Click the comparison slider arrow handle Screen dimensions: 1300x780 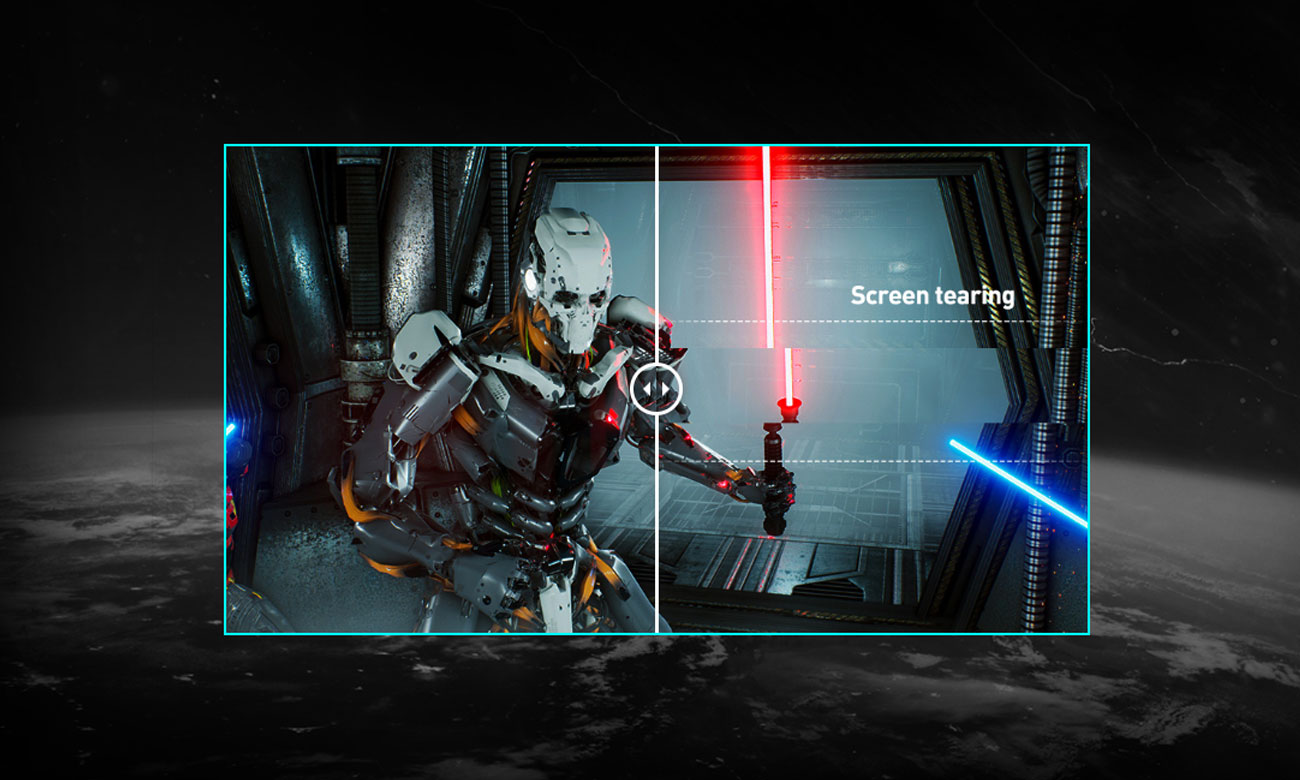click(657, 388)
